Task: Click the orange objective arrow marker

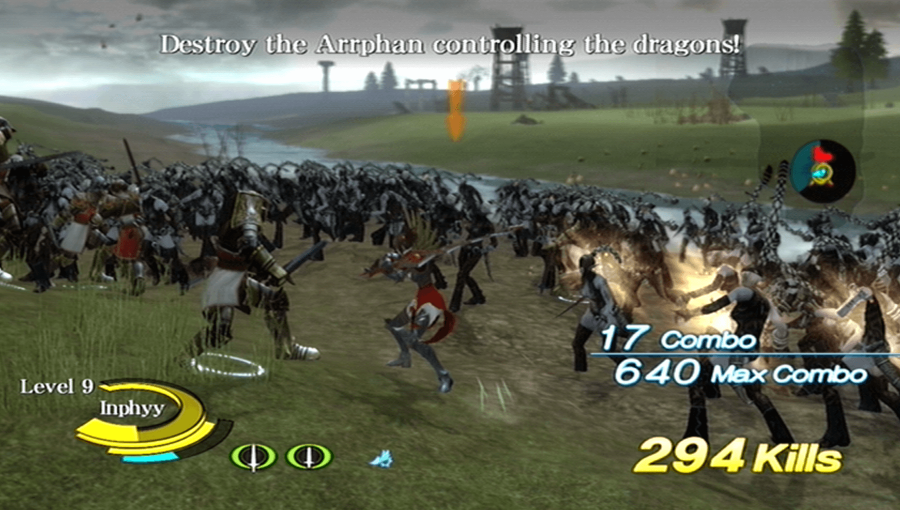Action: (x=456, y=109)
